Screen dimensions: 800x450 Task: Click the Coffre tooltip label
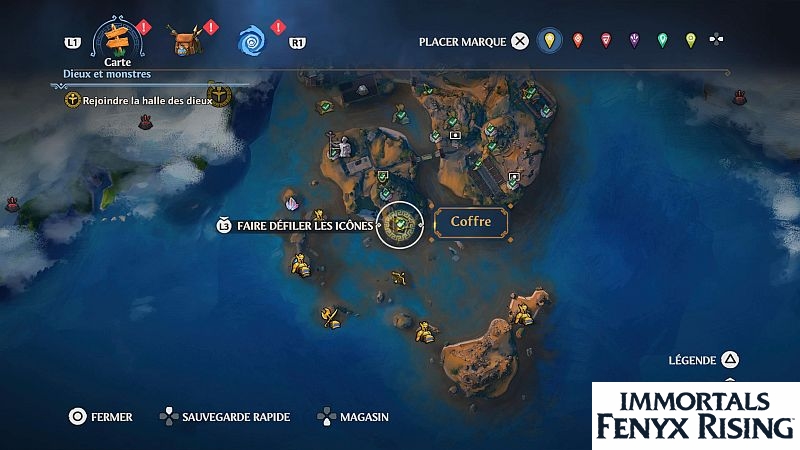pos(470,222)
